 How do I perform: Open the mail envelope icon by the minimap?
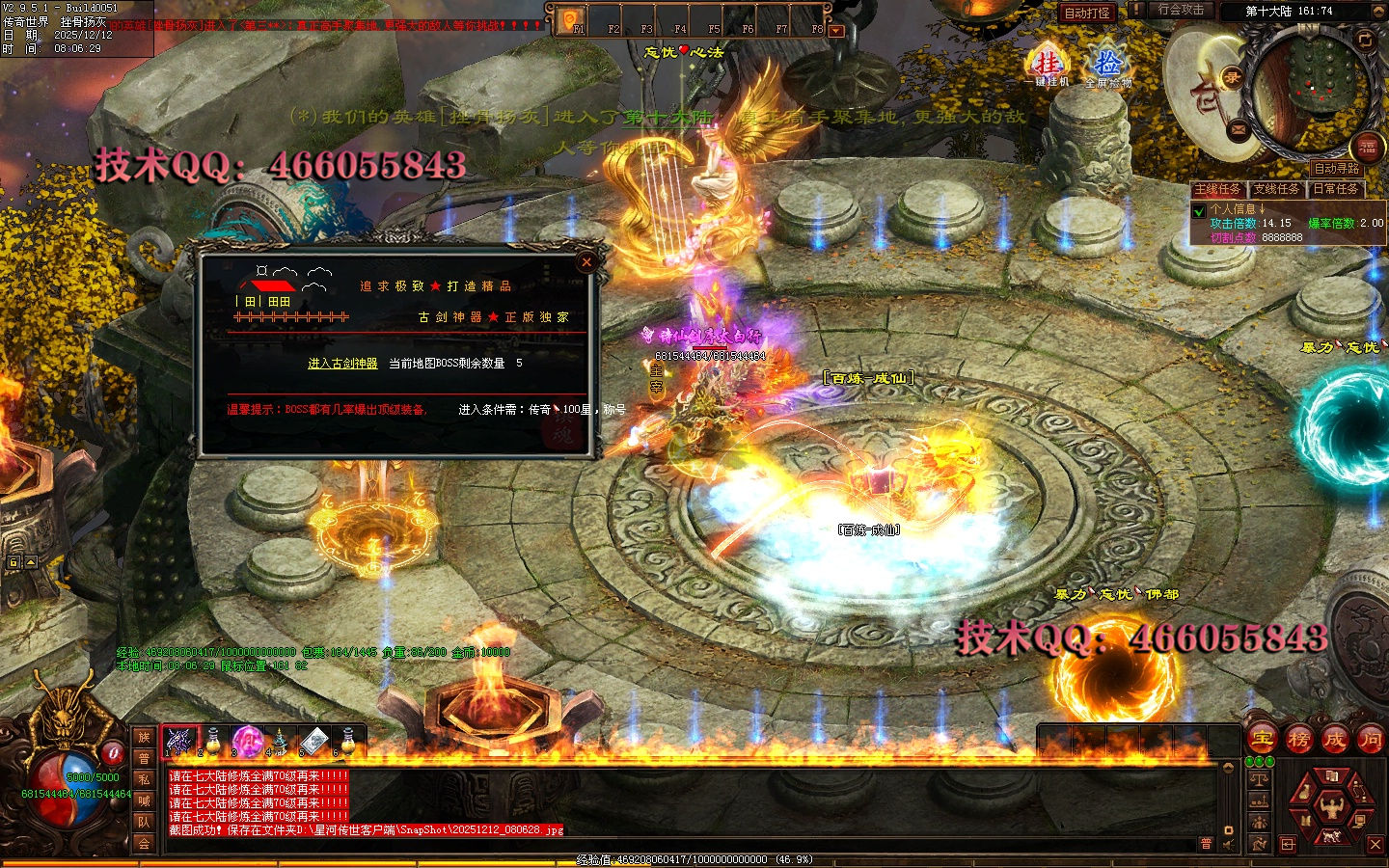pyautogui.click(x=1239, y=128)
